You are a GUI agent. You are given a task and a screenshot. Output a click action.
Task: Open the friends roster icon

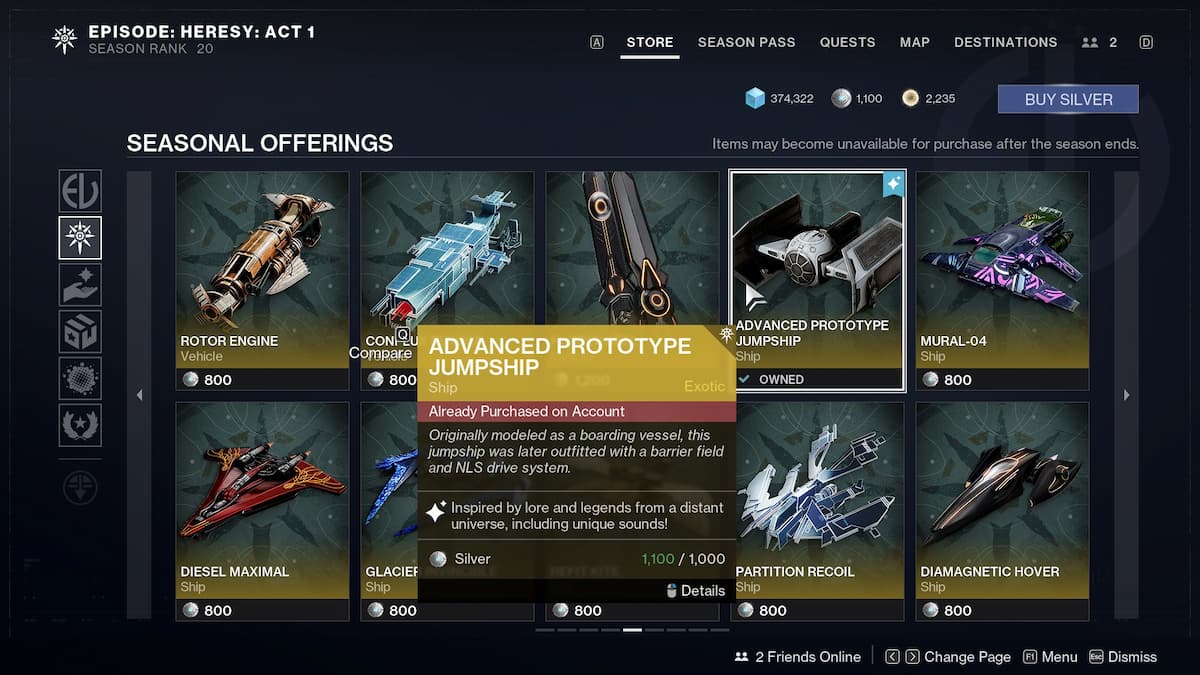pos(1099,42)
